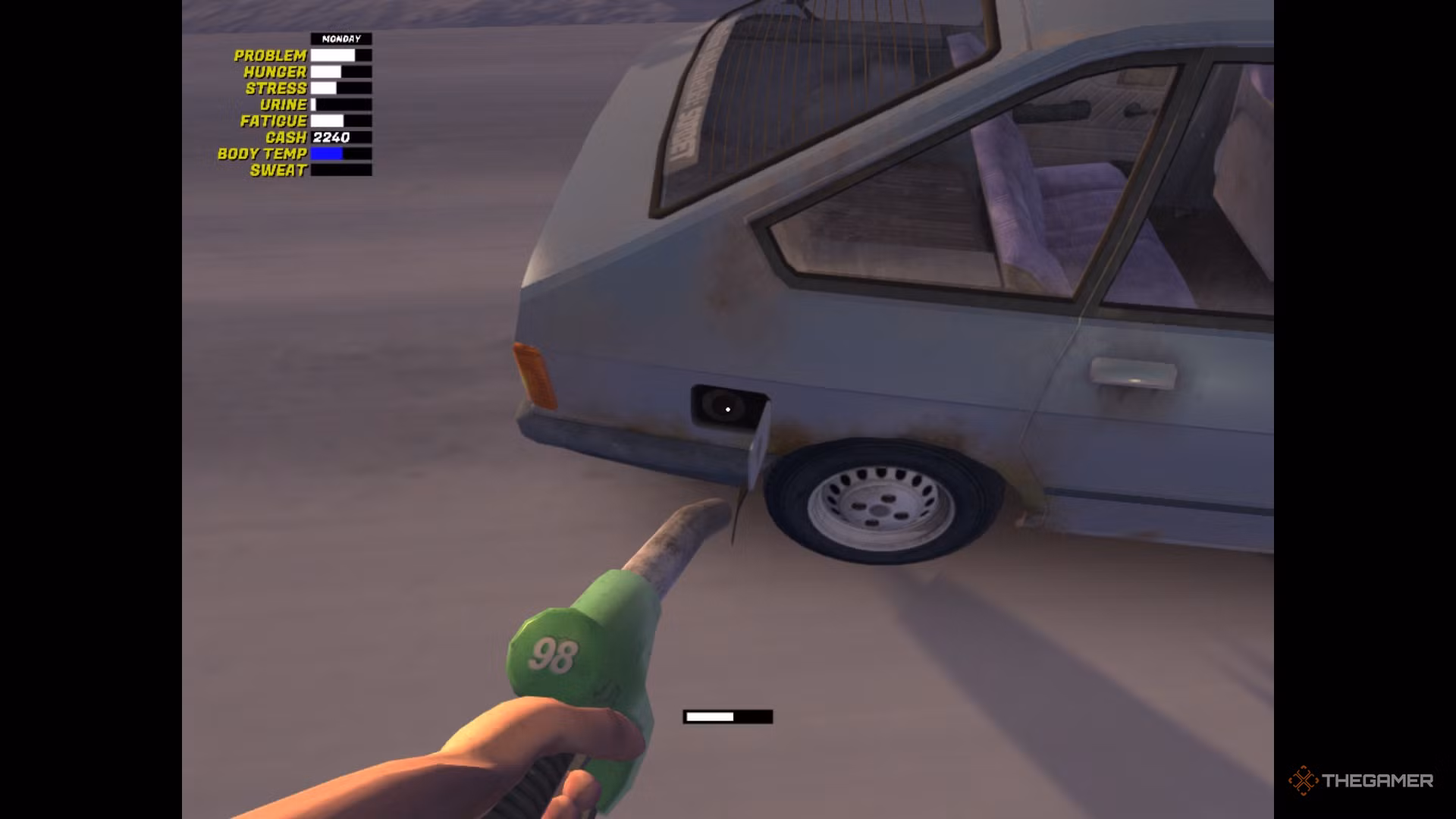Screen dimensions: 1456x819
Task: Select the FATIGUE label
Action: pos(273,120)
